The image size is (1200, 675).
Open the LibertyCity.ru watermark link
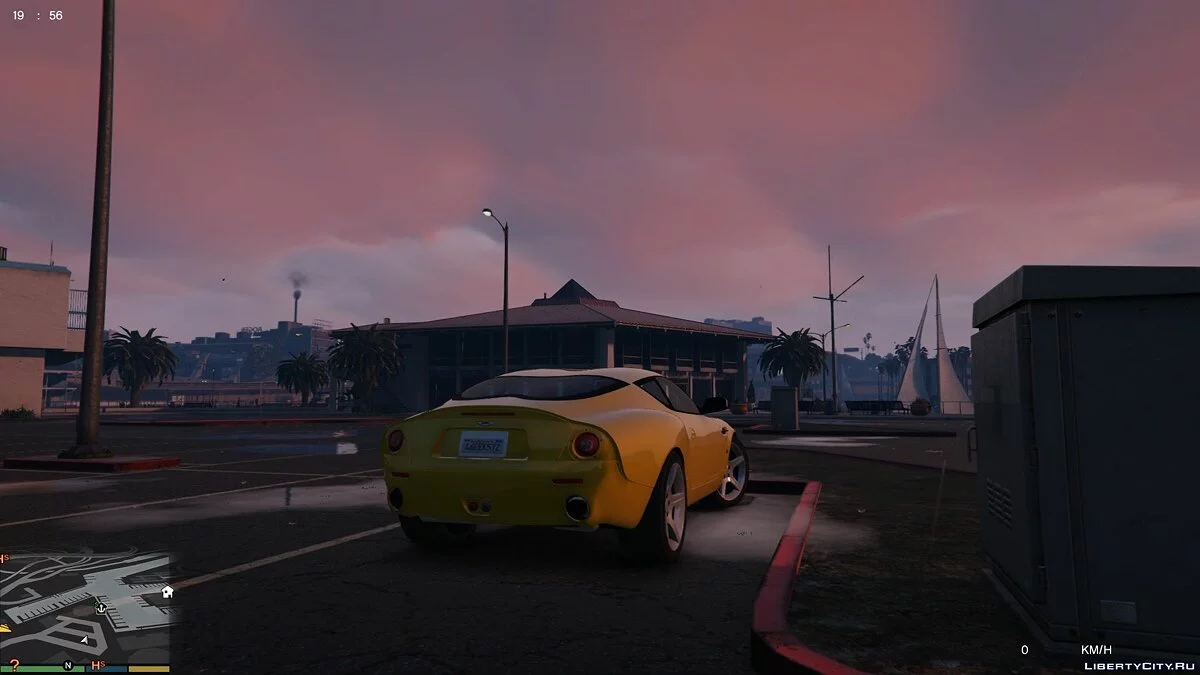pyautogui.click(x=1138, y=664)
